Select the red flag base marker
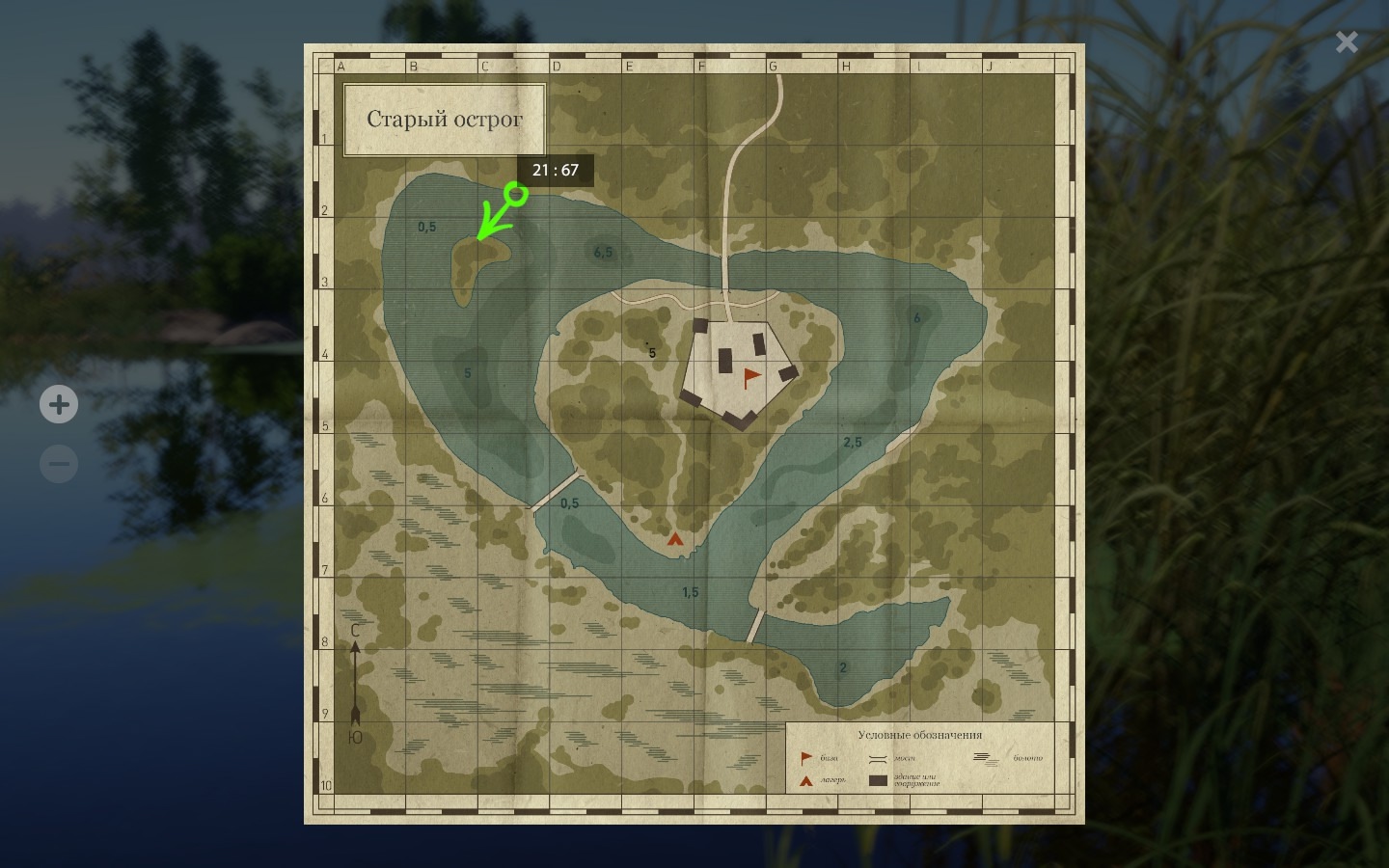Viewport: 1389px width, 868px height. click(x=751, y=377)
